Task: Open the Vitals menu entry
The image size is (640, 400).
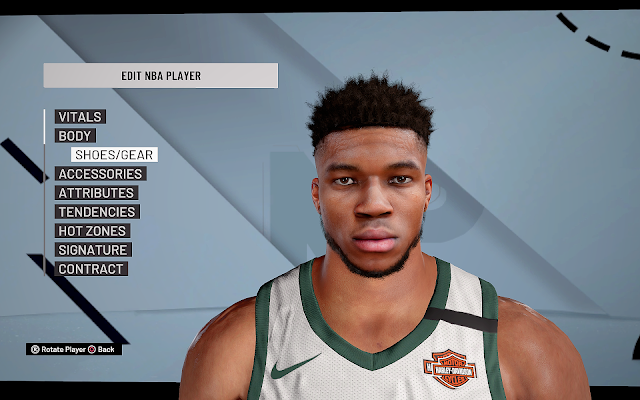Action: click(80, 117)
